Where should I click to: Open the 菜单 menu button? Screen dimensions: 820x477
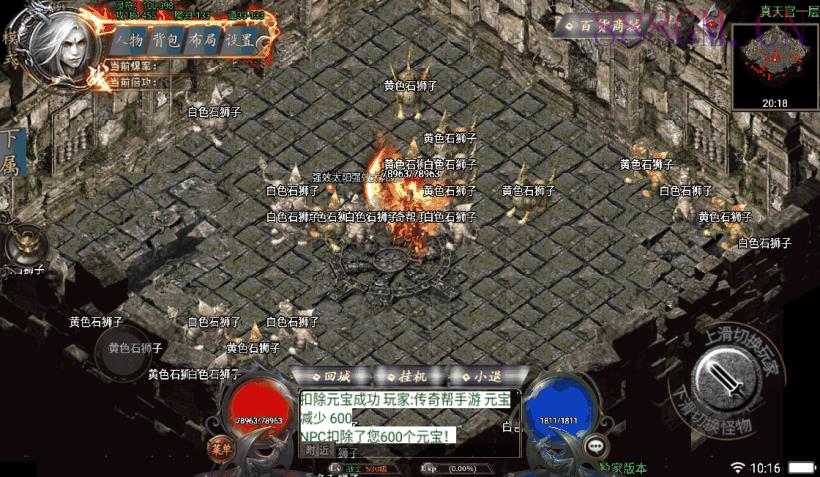(x=221, y=447)
